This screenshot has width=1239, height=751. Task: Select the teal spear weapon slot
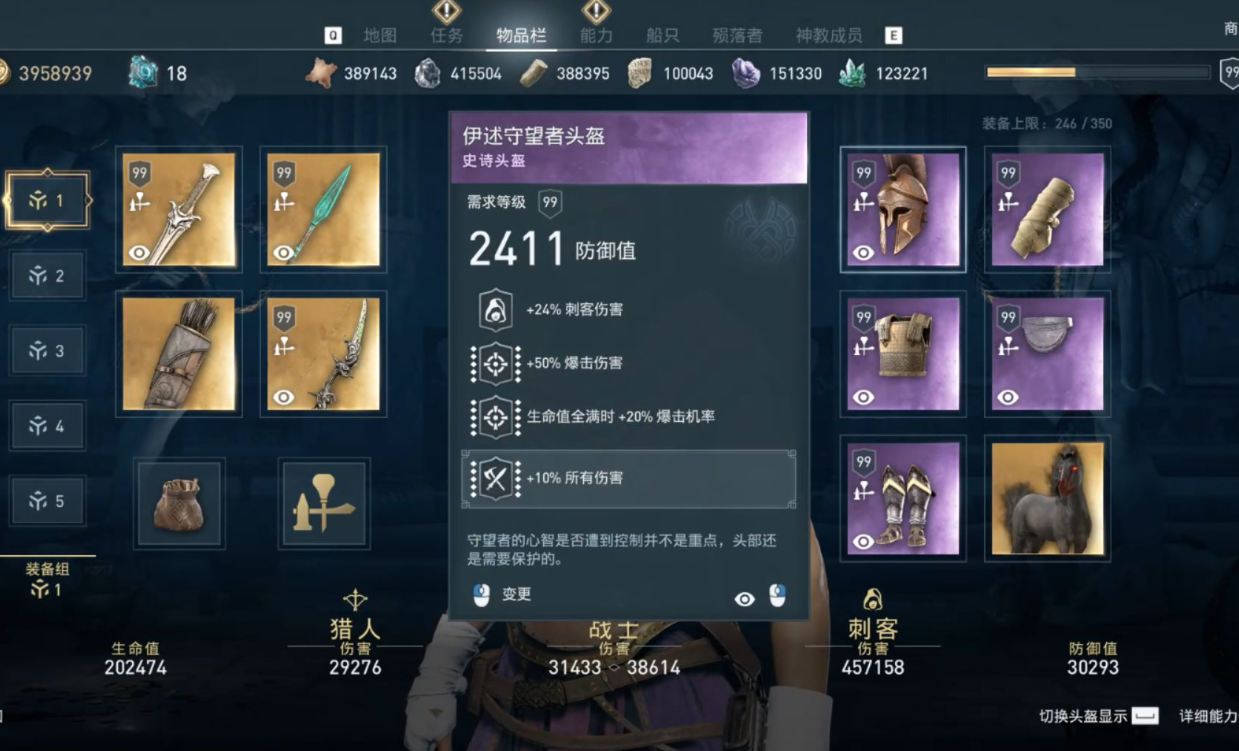click(323, 210)
